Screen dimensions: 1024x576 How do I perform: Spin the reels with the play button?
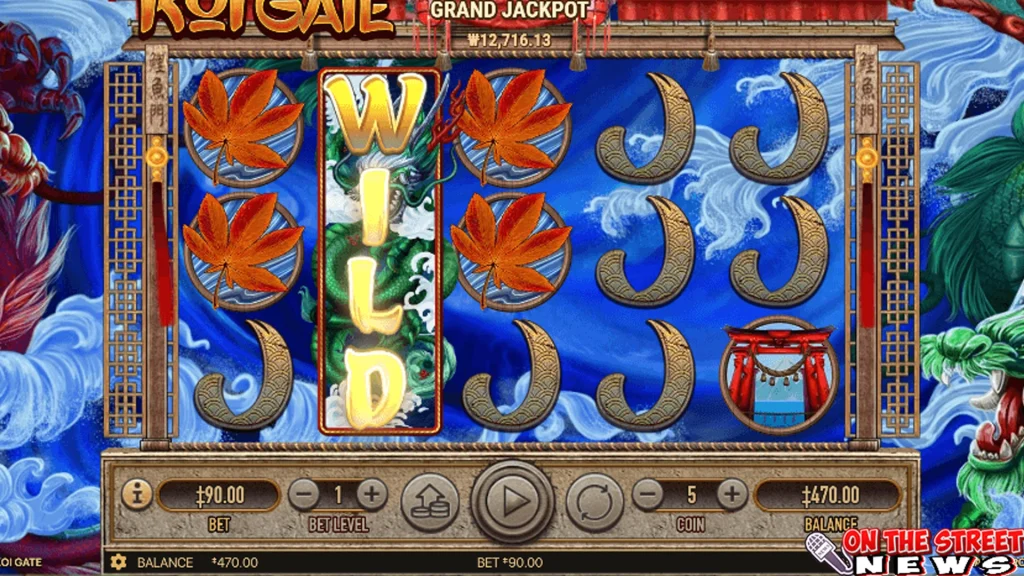click(x=513, y=500)
